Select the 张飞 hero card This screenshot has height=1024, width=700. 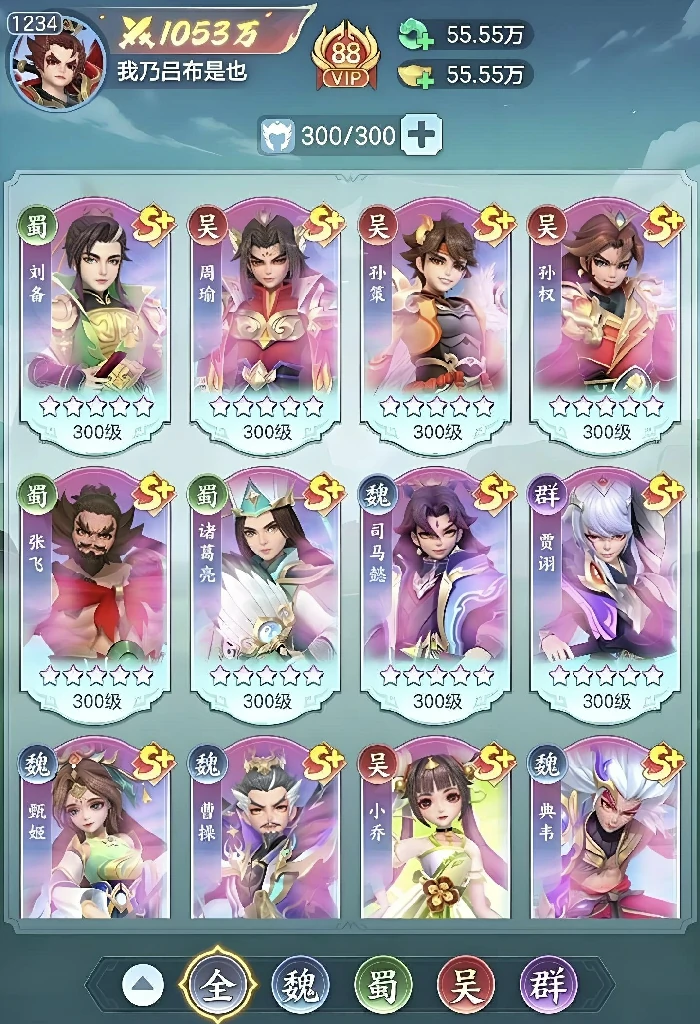point(95,590)
